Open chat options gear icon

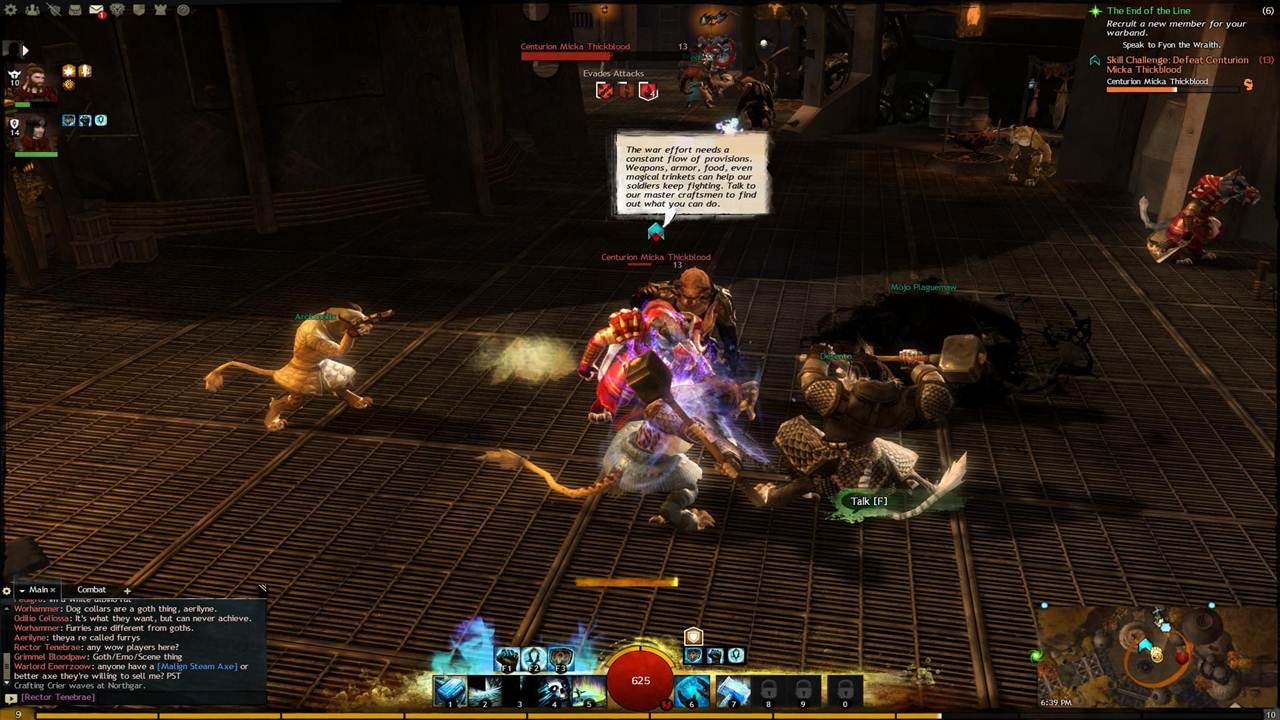(7, 591)
